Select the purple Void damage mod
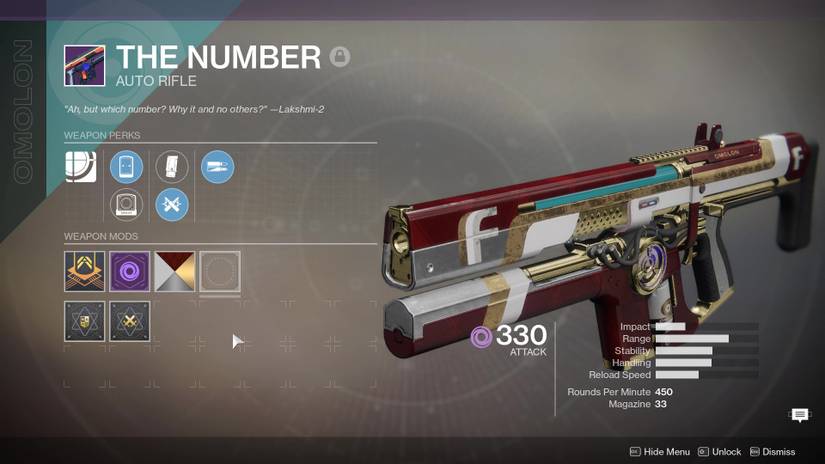The width and height of the screenshot is (825, 464). (x=129, y=271)
